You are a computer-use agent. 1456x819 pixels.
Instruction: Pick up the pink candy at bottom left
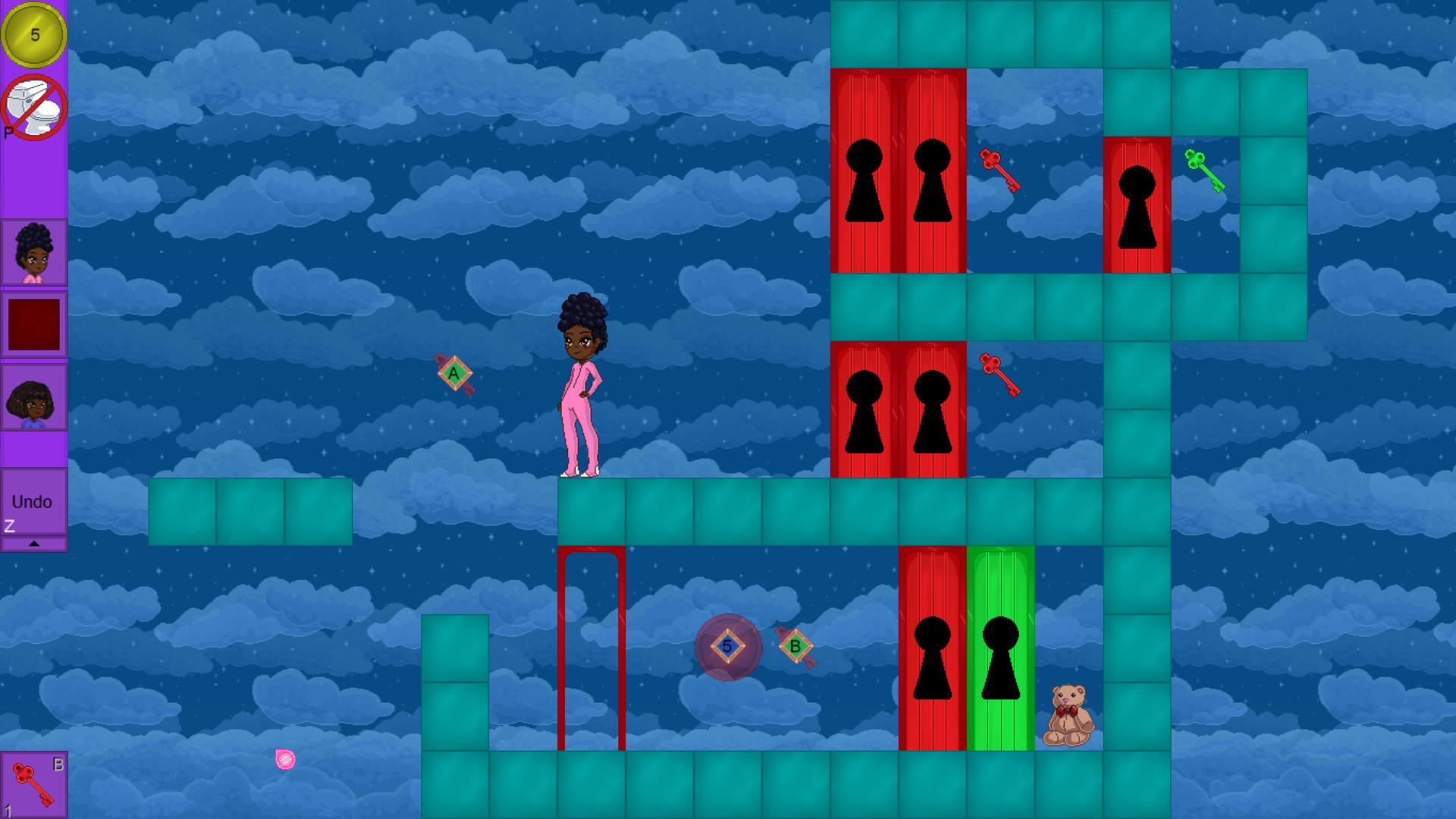click(285, 758)
